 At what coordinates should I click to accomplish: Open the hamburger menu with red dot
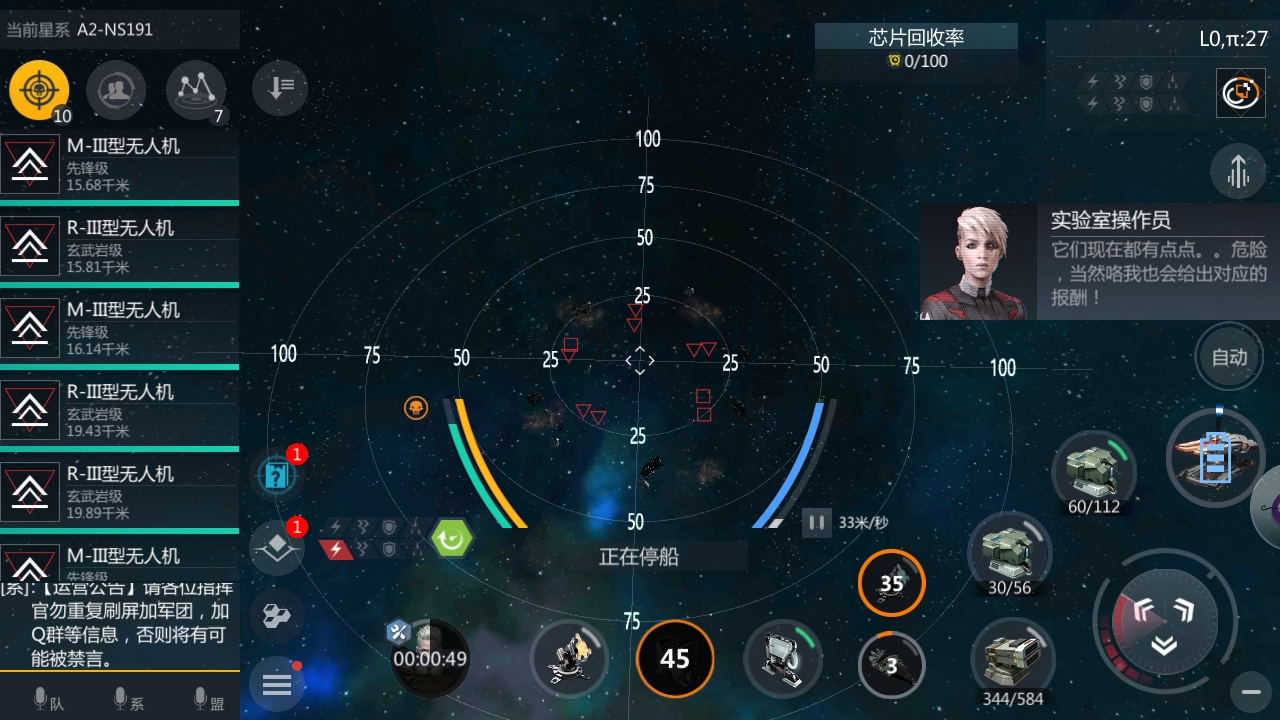(277, 684)
